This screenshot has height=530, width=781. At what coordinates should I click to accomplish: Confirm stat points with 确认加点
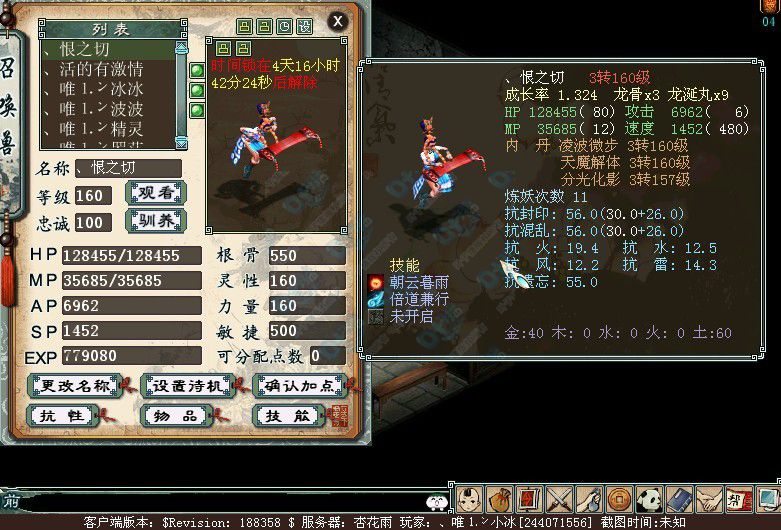coord(299,385)
